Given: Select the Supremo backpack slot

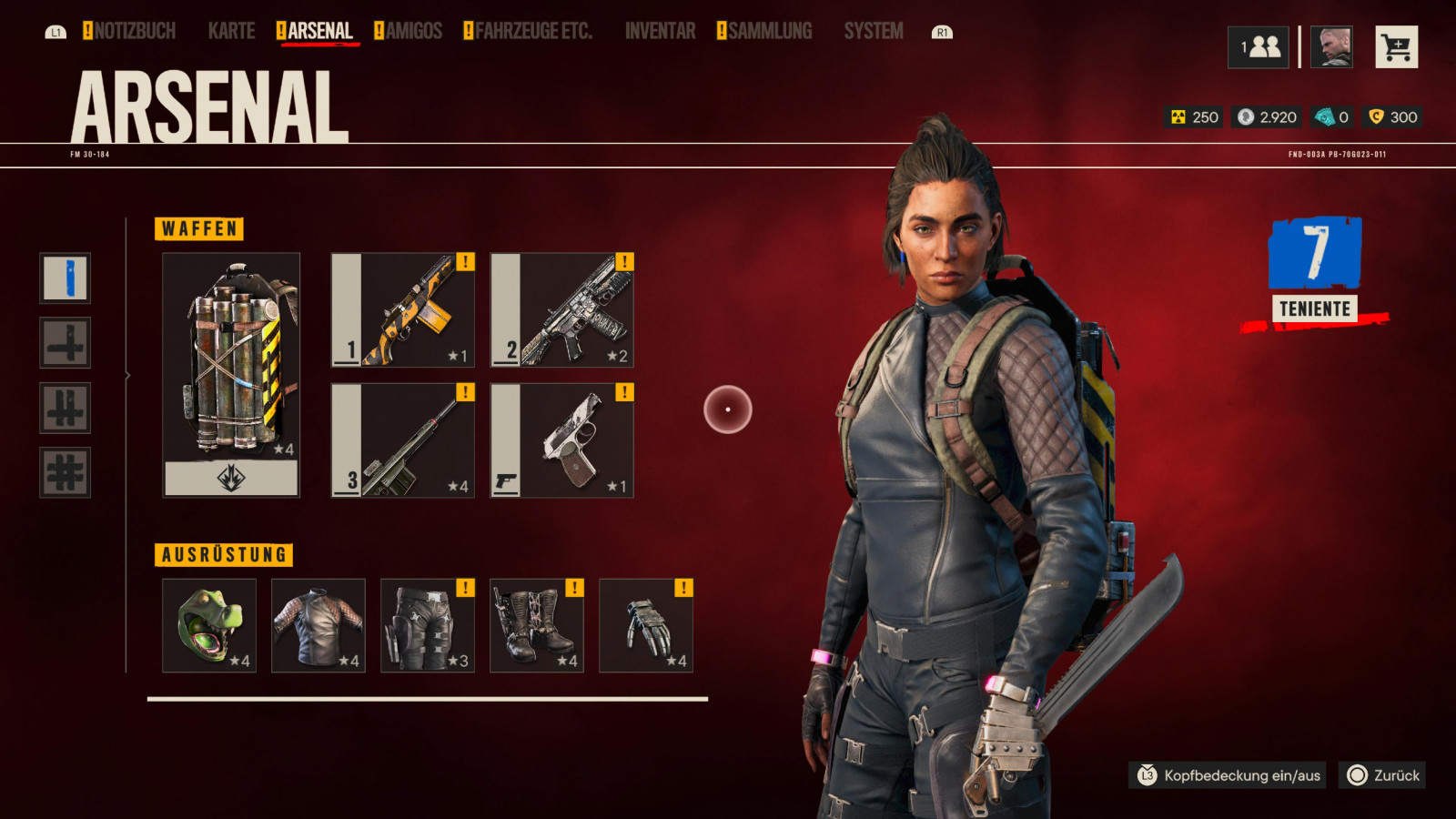Looking at the screenshot, I should 231,375.
